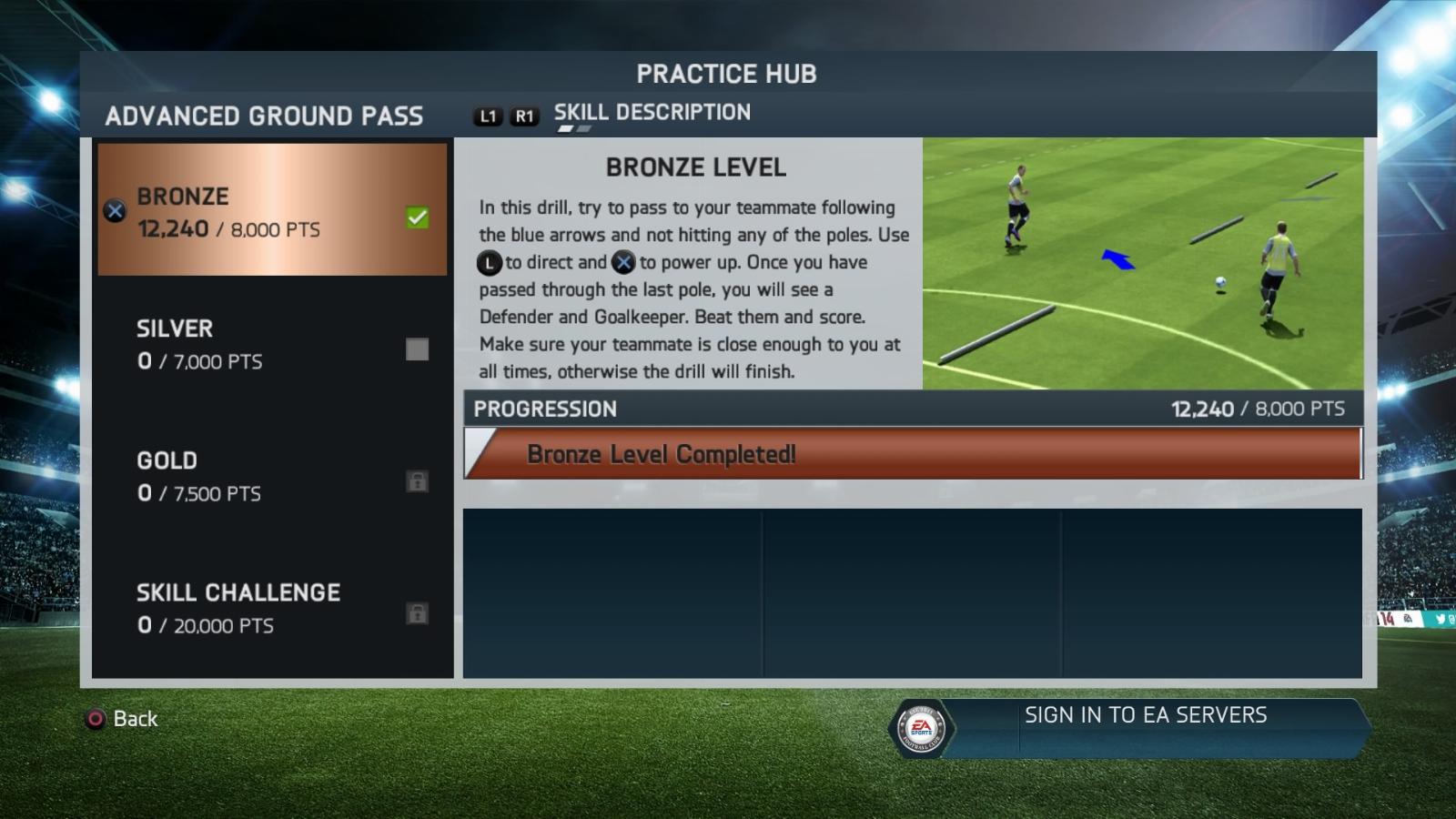The image size is (1456, 819).
Task: Select the locked Gold level
Action: [272, 476]
